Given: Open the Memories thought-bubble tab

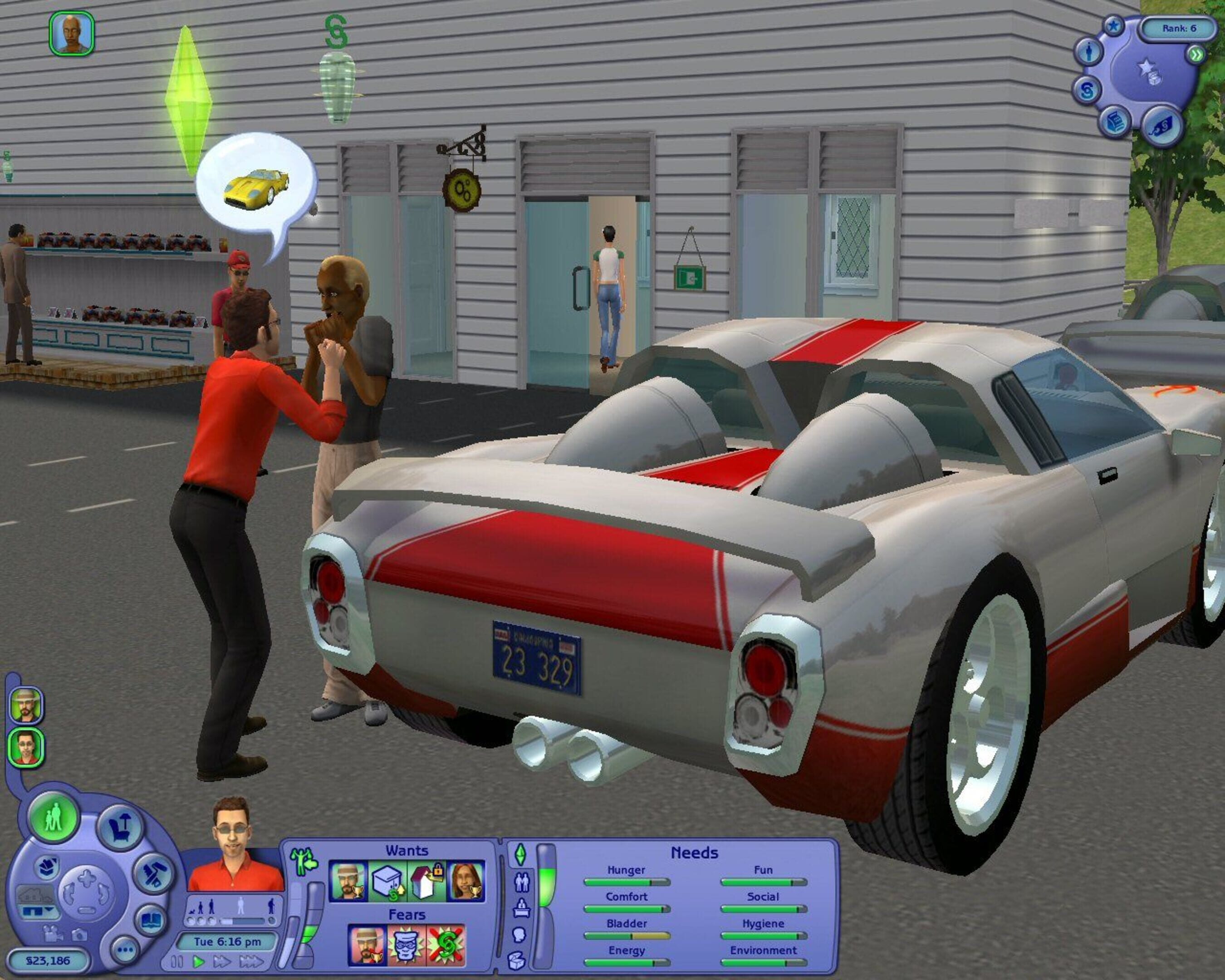Looking at the screenshot, I should click(519, 936).
